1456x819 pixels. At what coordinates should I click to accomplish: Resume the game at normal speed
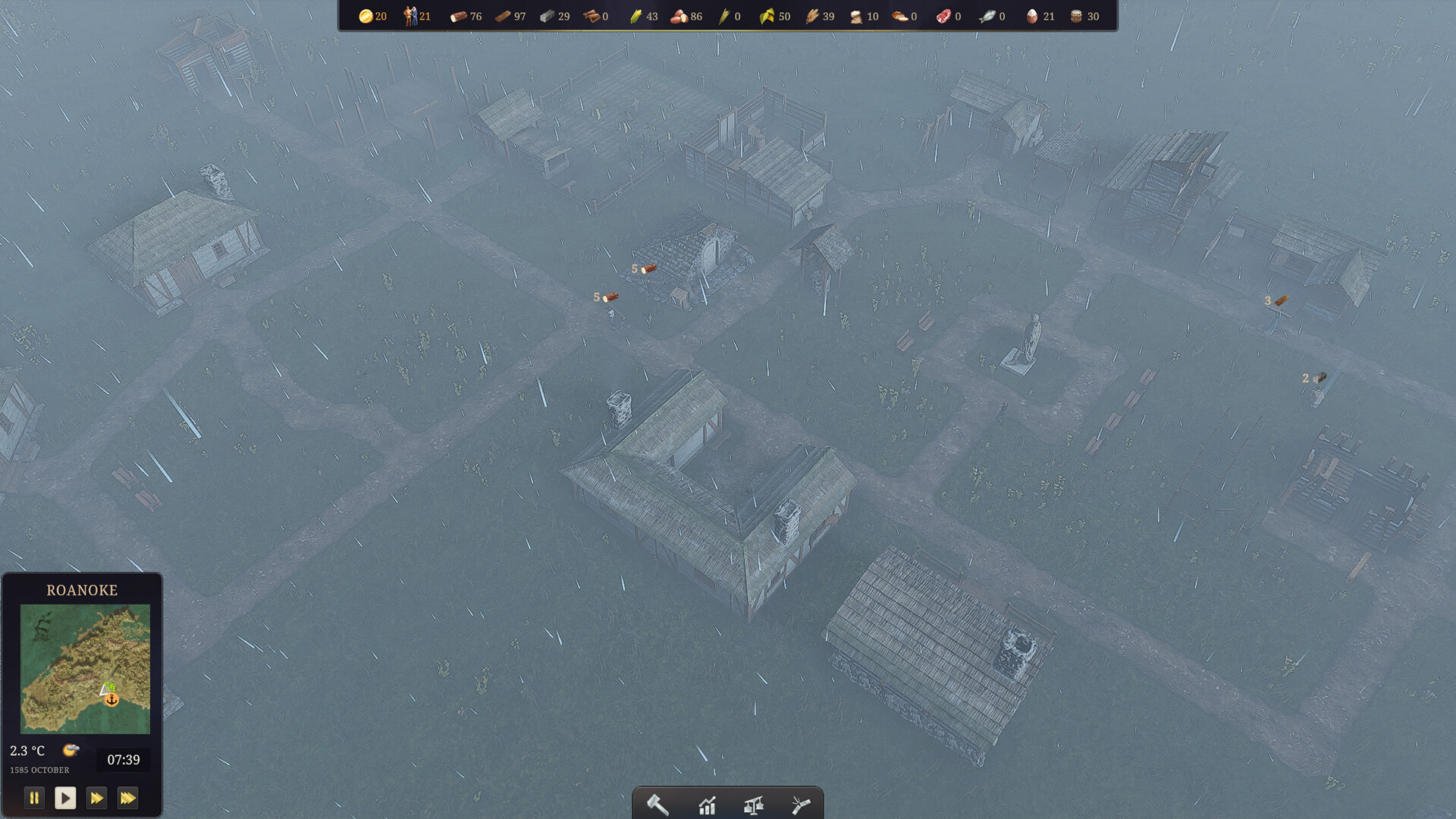[x=66, y=798]
